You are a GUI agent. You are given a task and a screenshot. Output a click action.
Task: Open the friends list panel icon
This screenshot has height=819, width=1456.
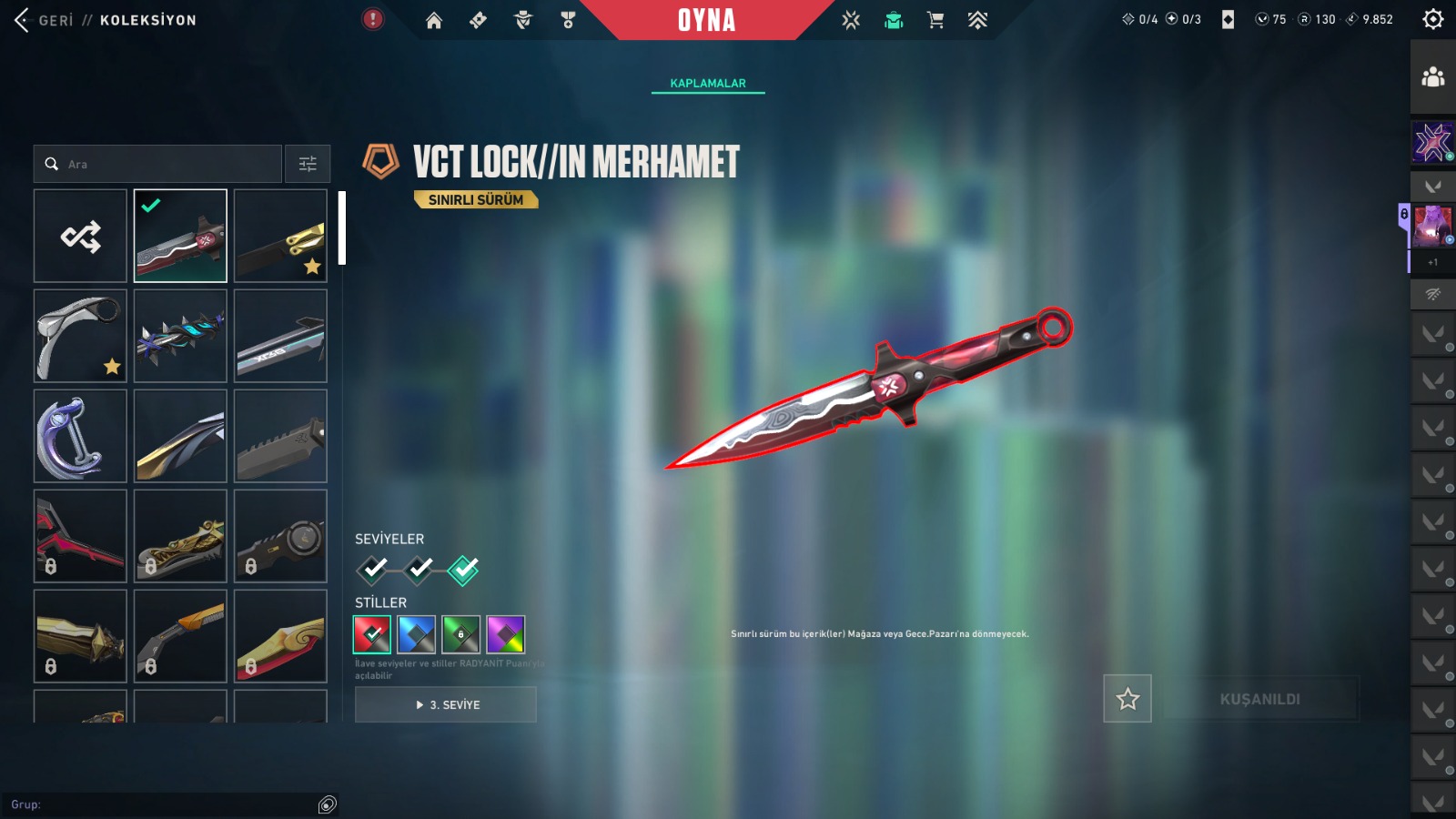[1432, 77]
